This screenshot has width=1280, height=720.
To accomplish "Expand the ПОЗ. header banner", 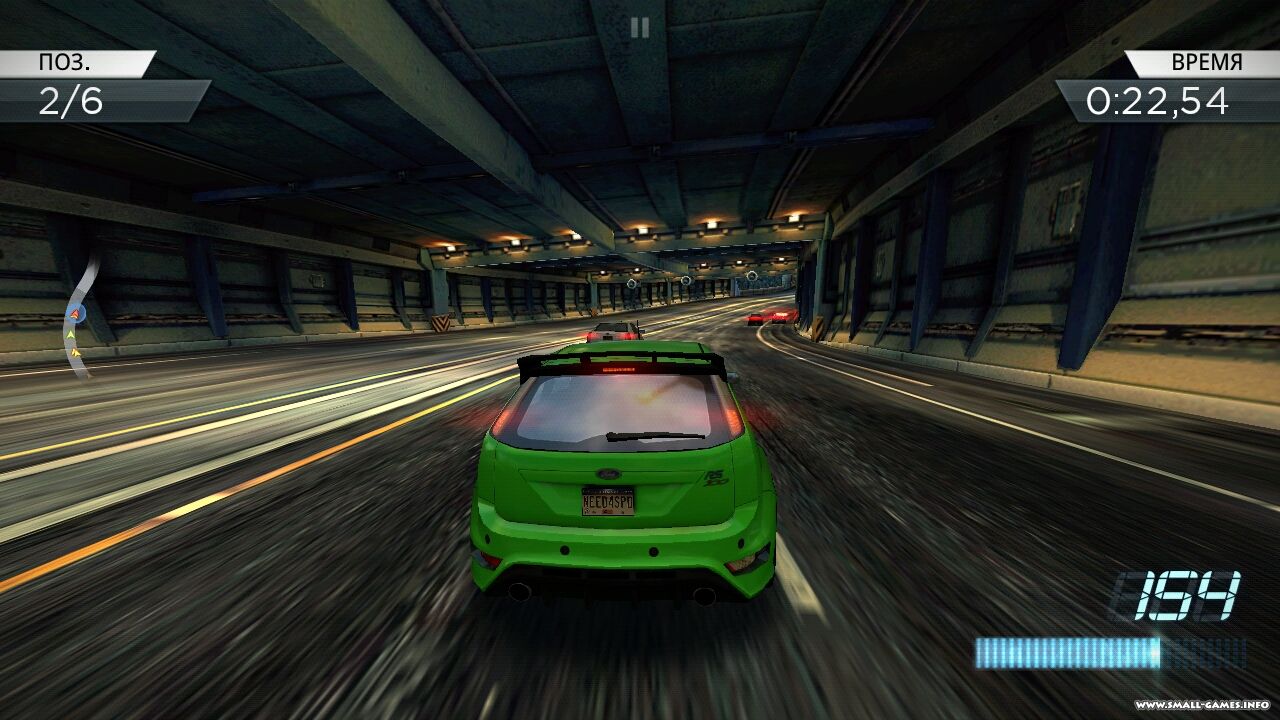I will click(x=75, y=62).
